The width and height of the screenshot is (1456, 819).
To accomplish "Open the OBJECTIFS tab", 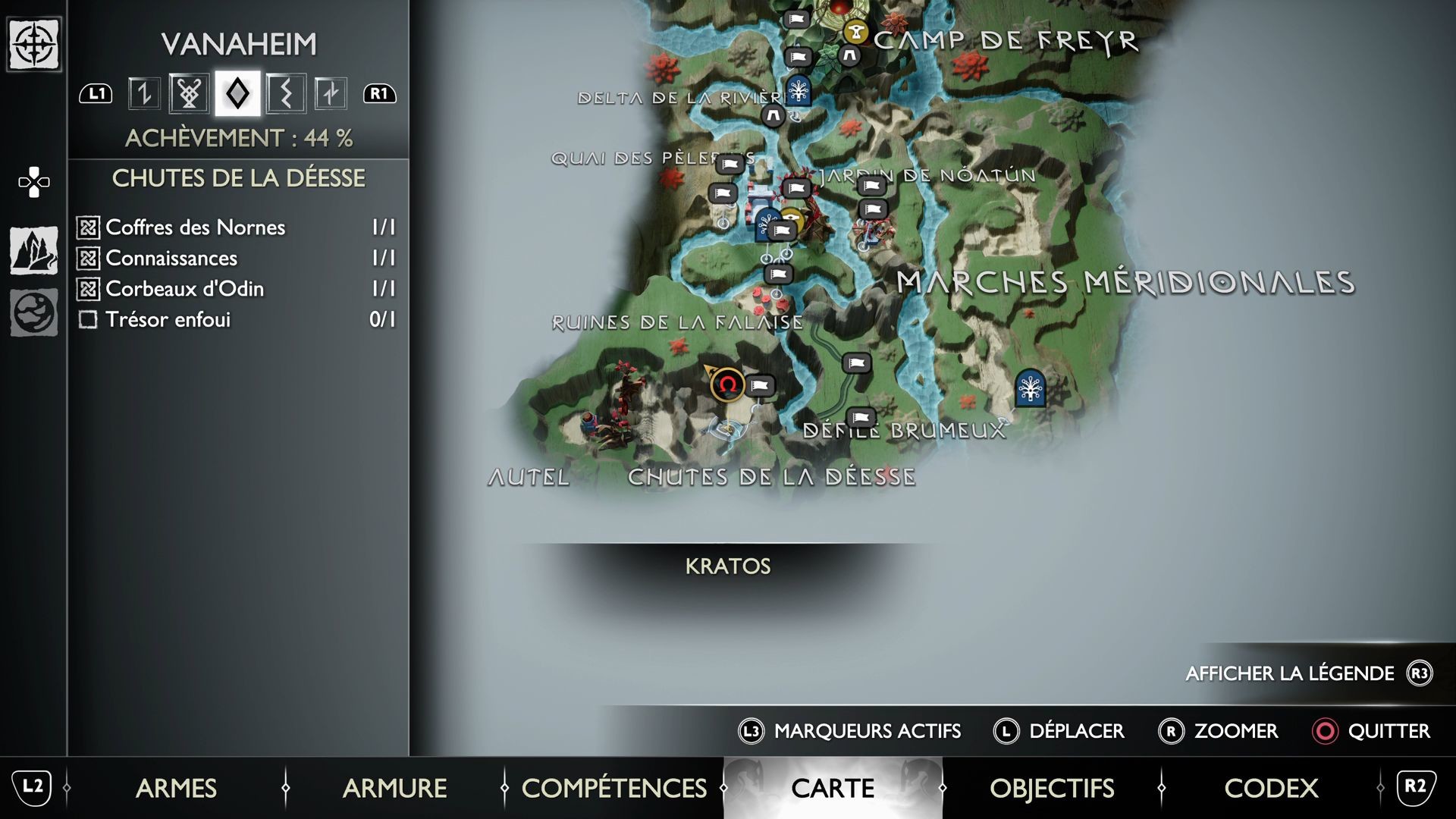I will [x=1052, y=788].
